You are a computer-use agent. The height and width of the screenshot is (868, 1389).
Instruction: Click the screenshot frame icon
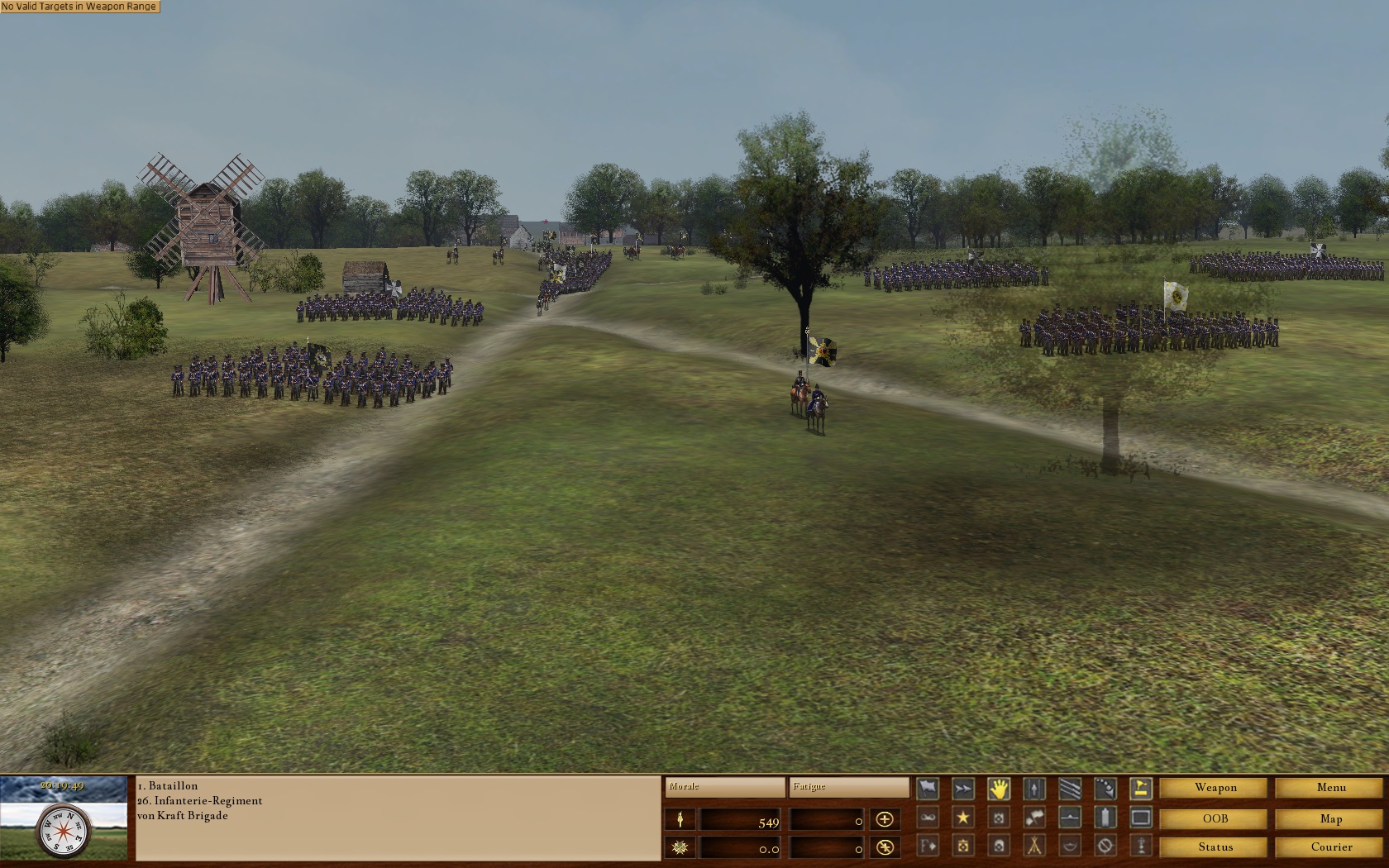(x=1139, y=818)
